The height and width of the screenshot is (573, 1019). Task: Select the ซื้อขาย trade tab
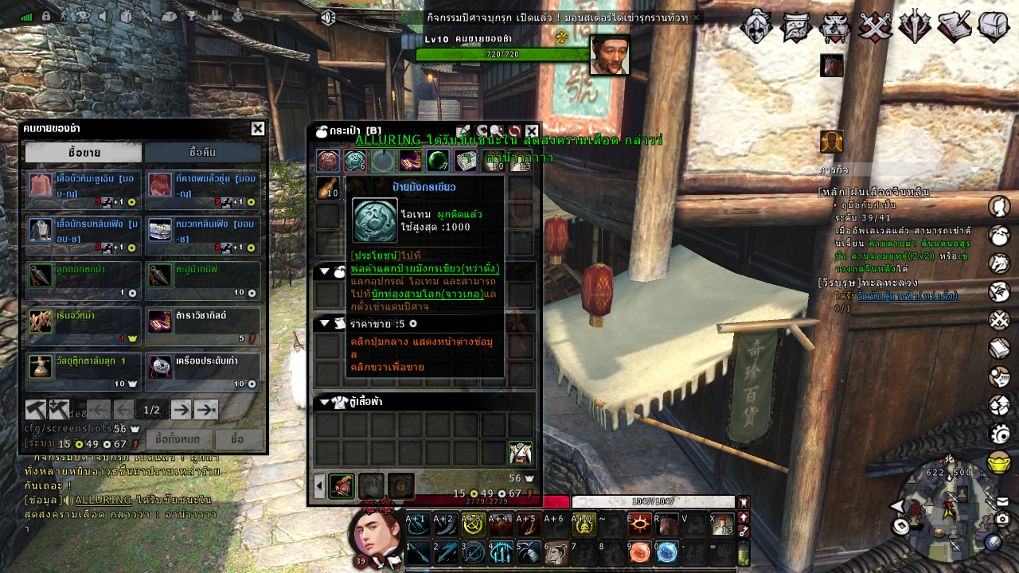83,152
